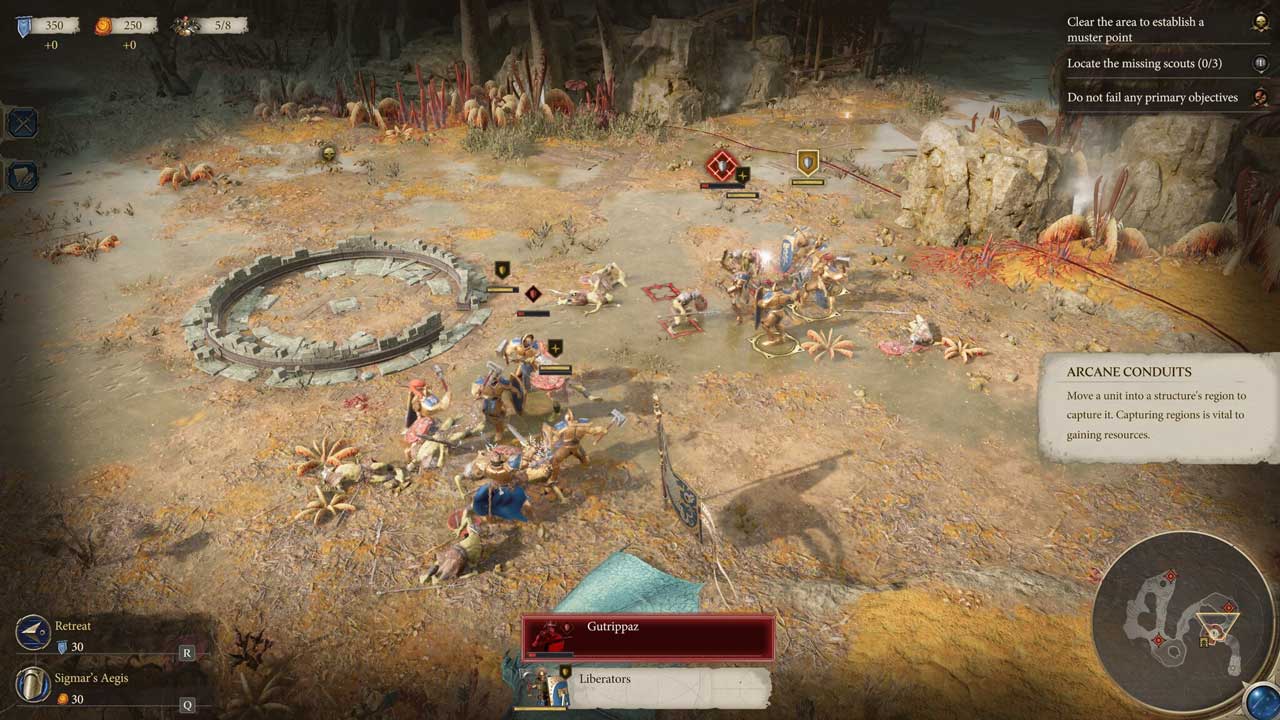1280x720 pixels.
Task: Click the large red enemy unit marker
Action: [x=721, y=165]
